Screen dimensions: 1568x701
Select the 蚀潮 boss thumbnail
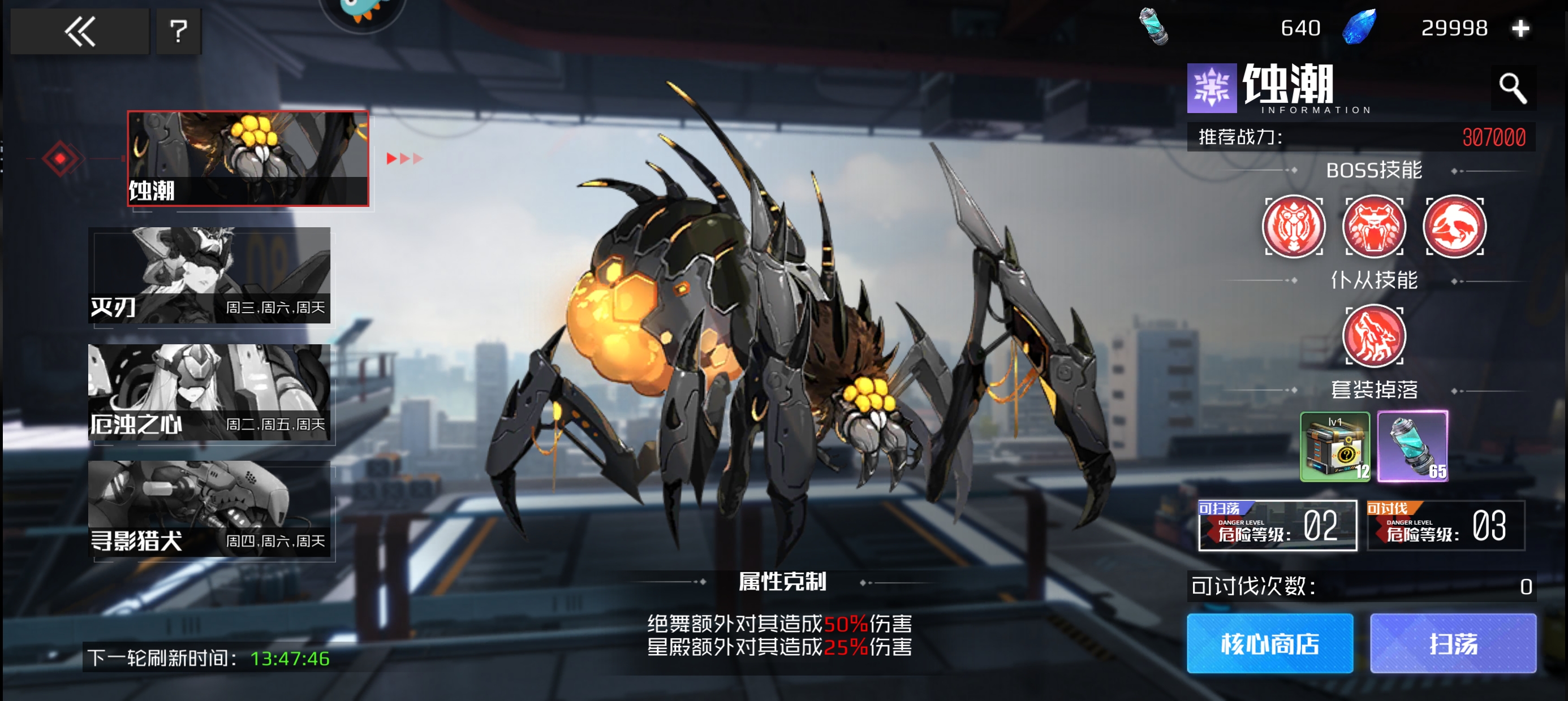[248, 158]
